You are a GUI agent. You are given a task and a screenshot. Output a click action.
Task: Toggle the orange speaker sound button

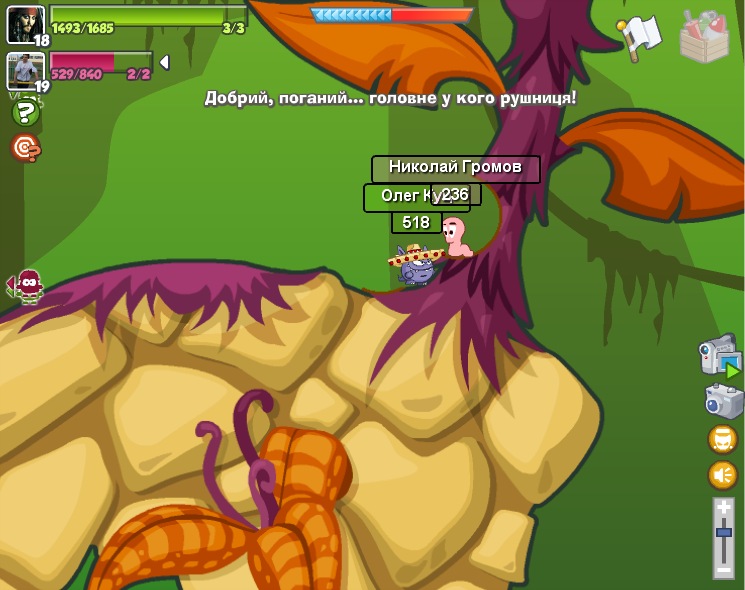click(x=722, y=474)
